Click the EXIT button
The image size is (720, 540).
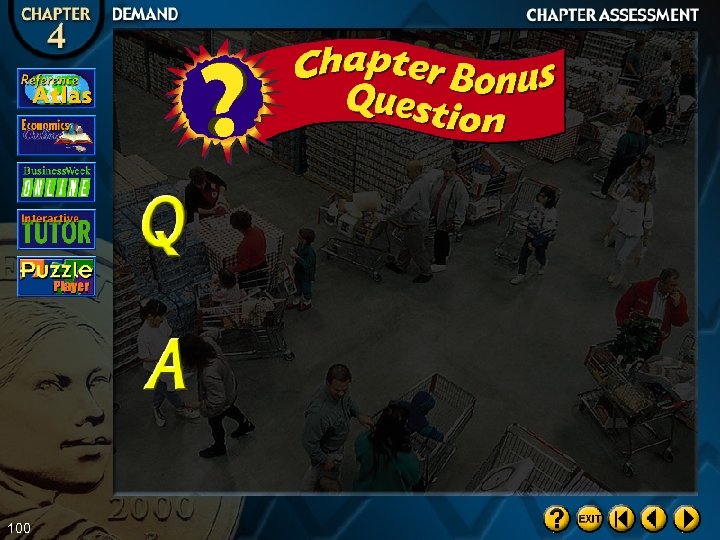pos(589,518)
